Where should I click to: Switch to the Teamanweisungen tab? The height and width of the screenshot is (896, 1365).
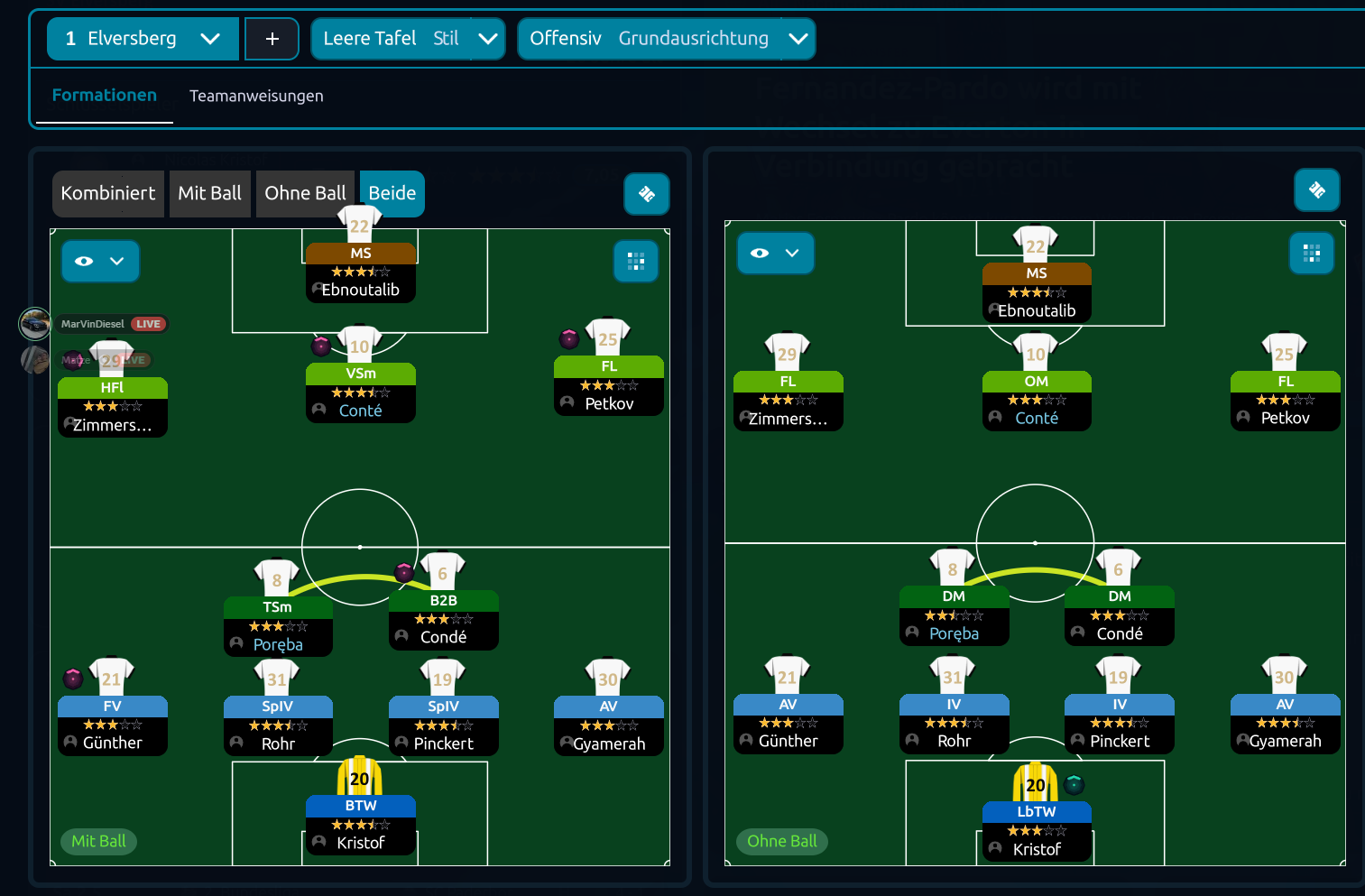[256, 96]
